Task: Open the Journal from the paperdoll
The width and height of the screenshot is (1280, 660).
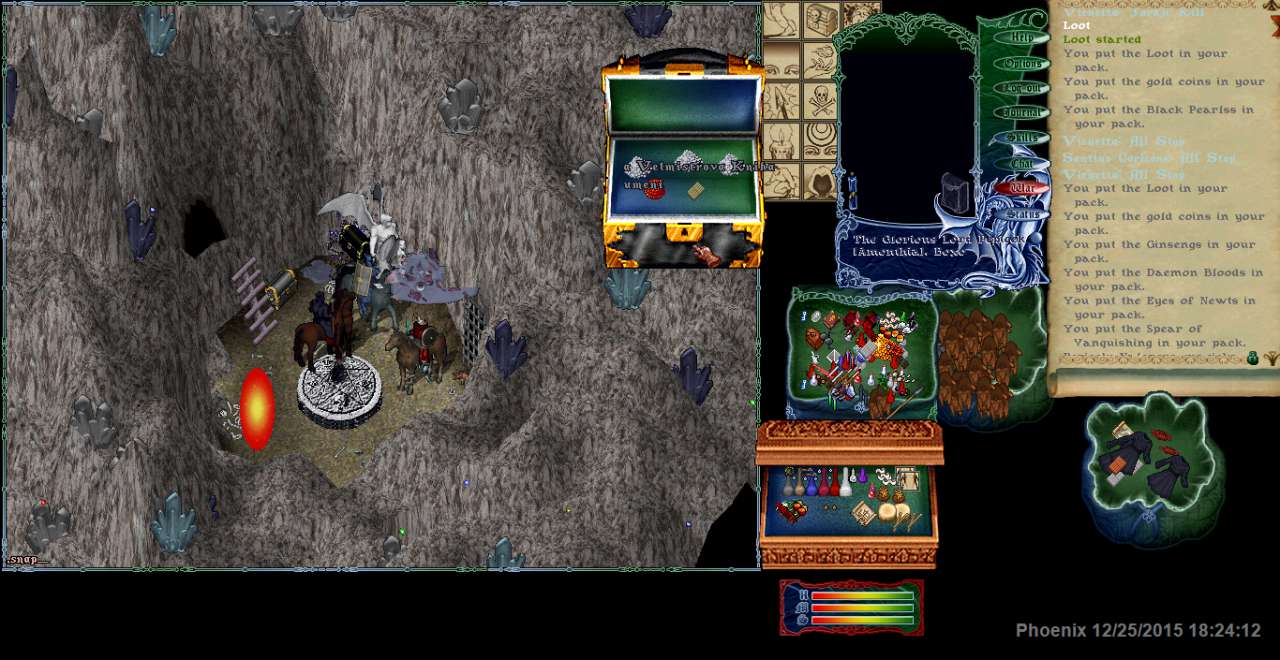Action: point(1022,113)
